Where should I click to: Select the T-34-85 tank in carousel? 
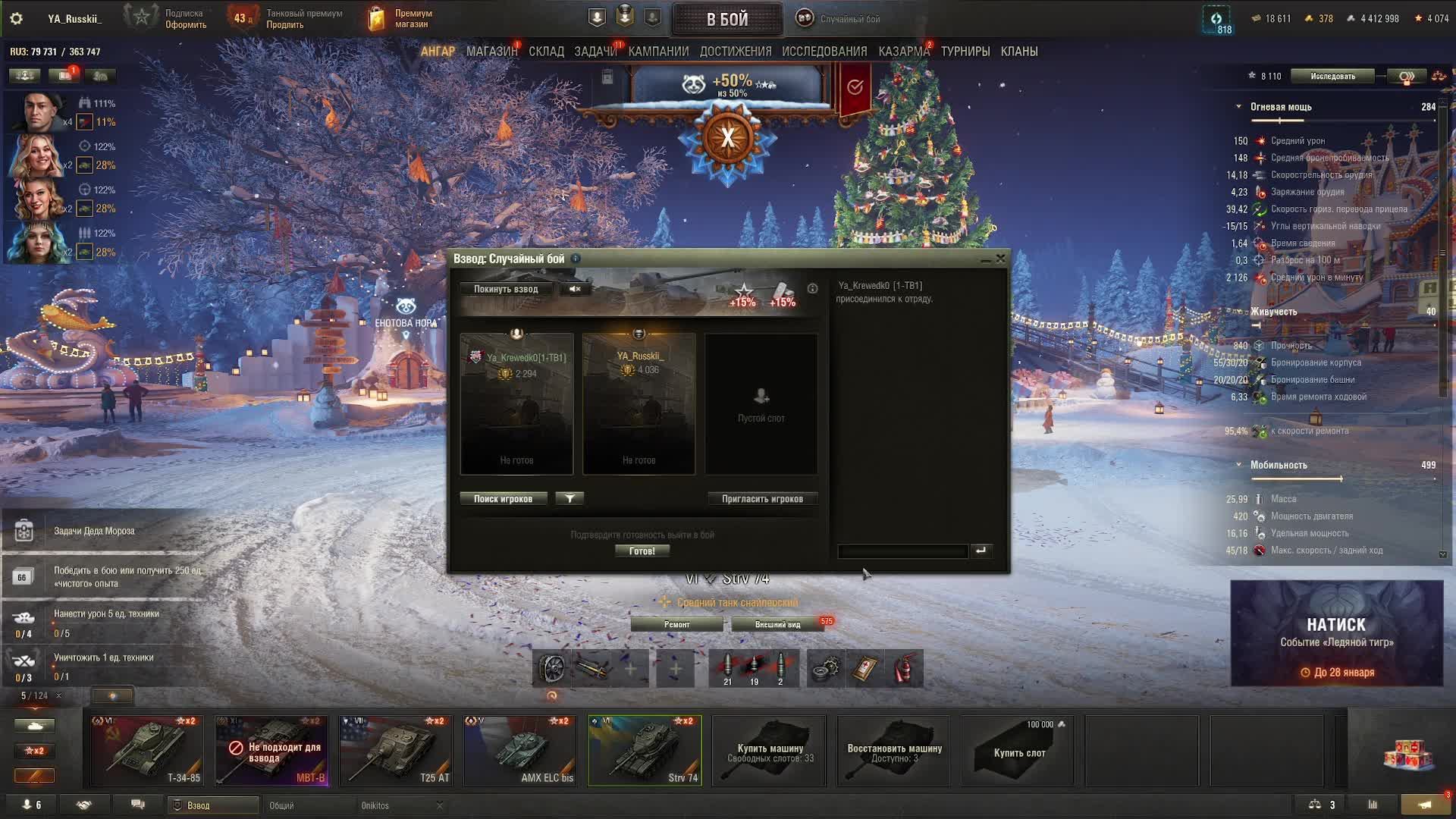147,750
